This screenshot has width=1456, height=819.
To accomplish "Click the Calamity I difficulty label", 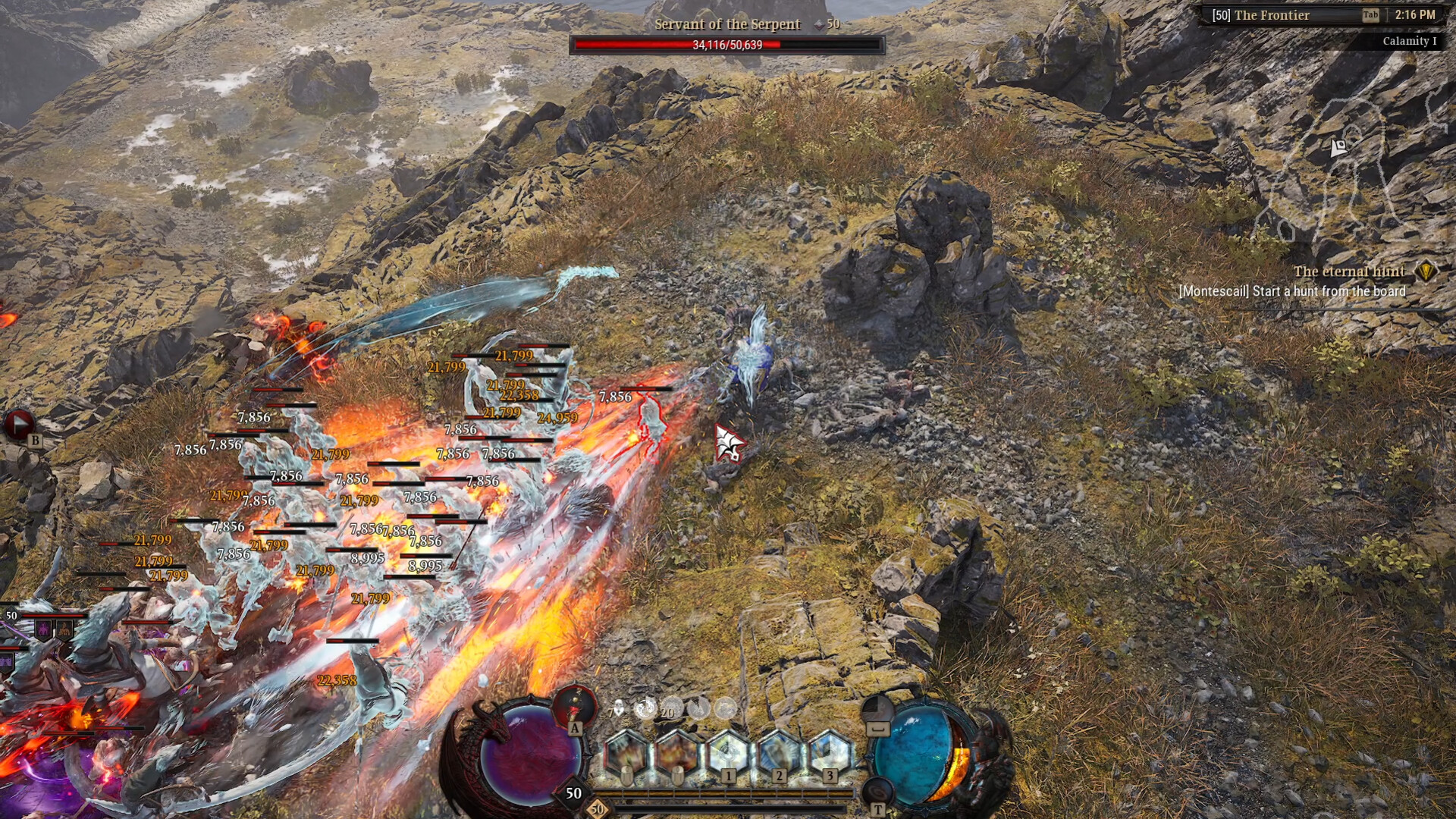I will coord(1408,41).
